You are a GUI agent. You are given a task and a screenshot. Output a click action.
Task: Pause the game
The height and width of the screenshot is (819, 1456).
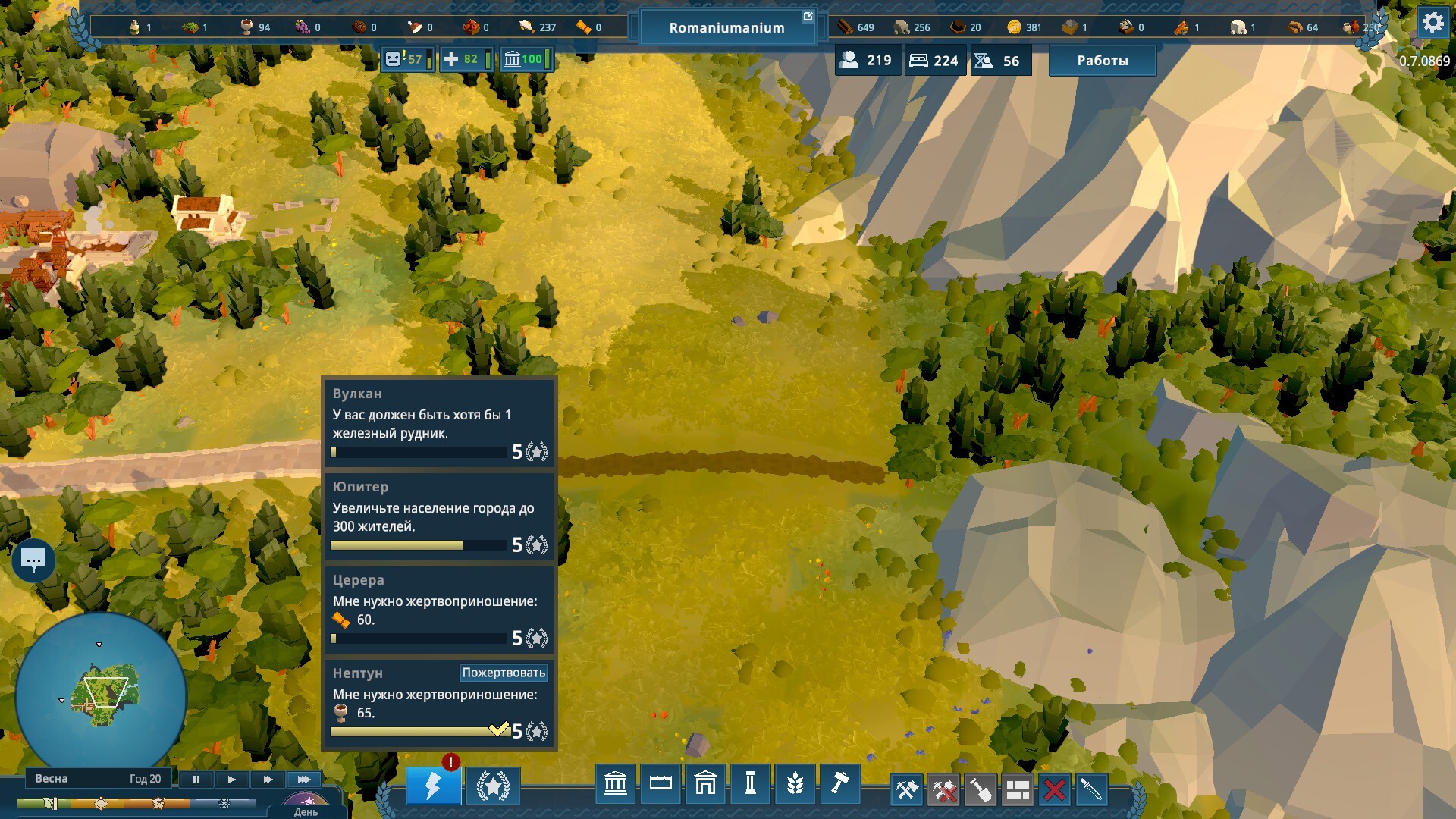click(x=196, y=779)
